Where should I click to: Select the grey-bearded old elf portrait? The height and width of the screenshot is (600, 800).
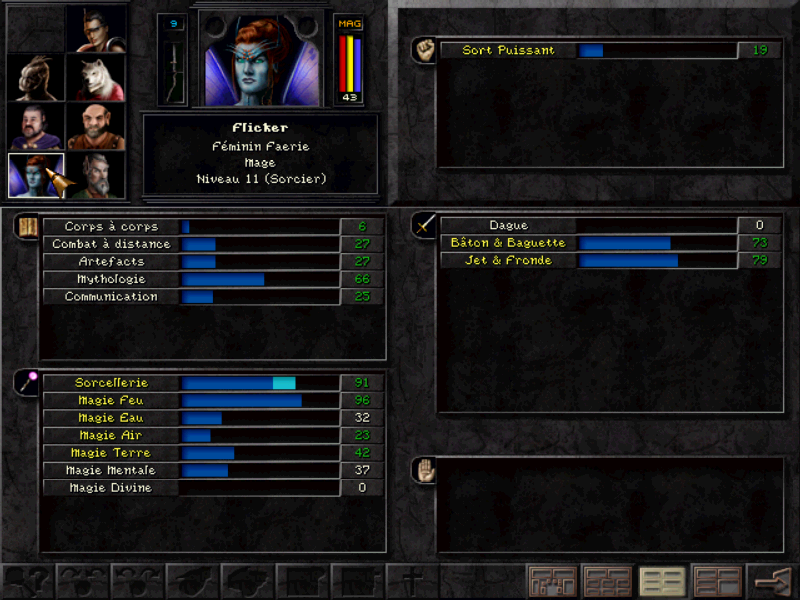click(x=96, y=175)
